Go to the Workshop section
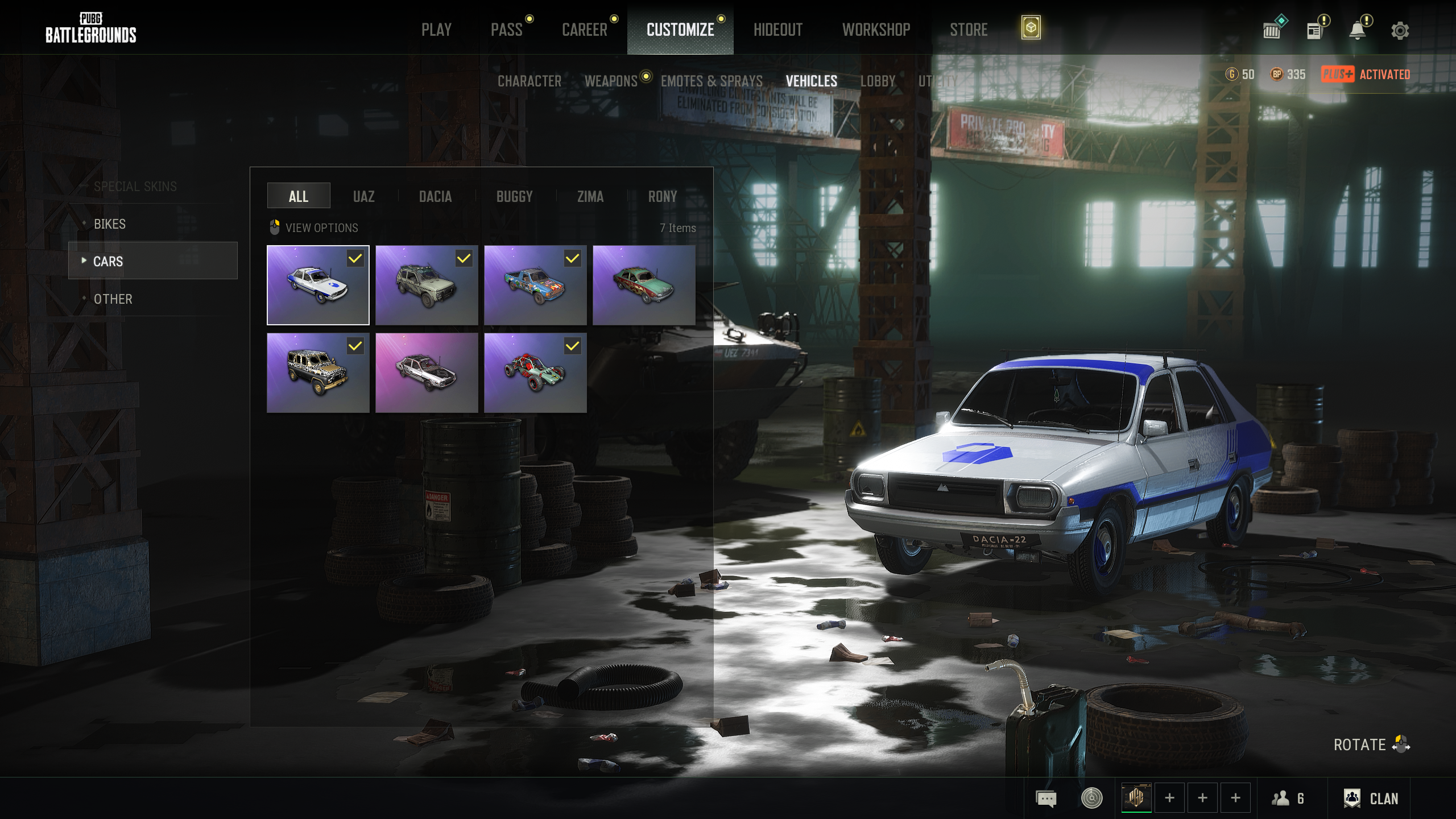This screenshot has width=1456, height=819. point(876,30)
